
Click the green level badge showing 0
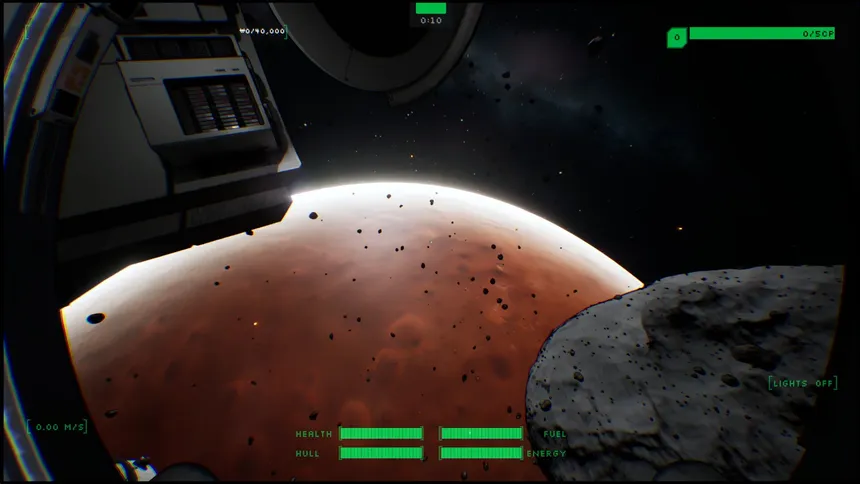(x=676, y=38)
